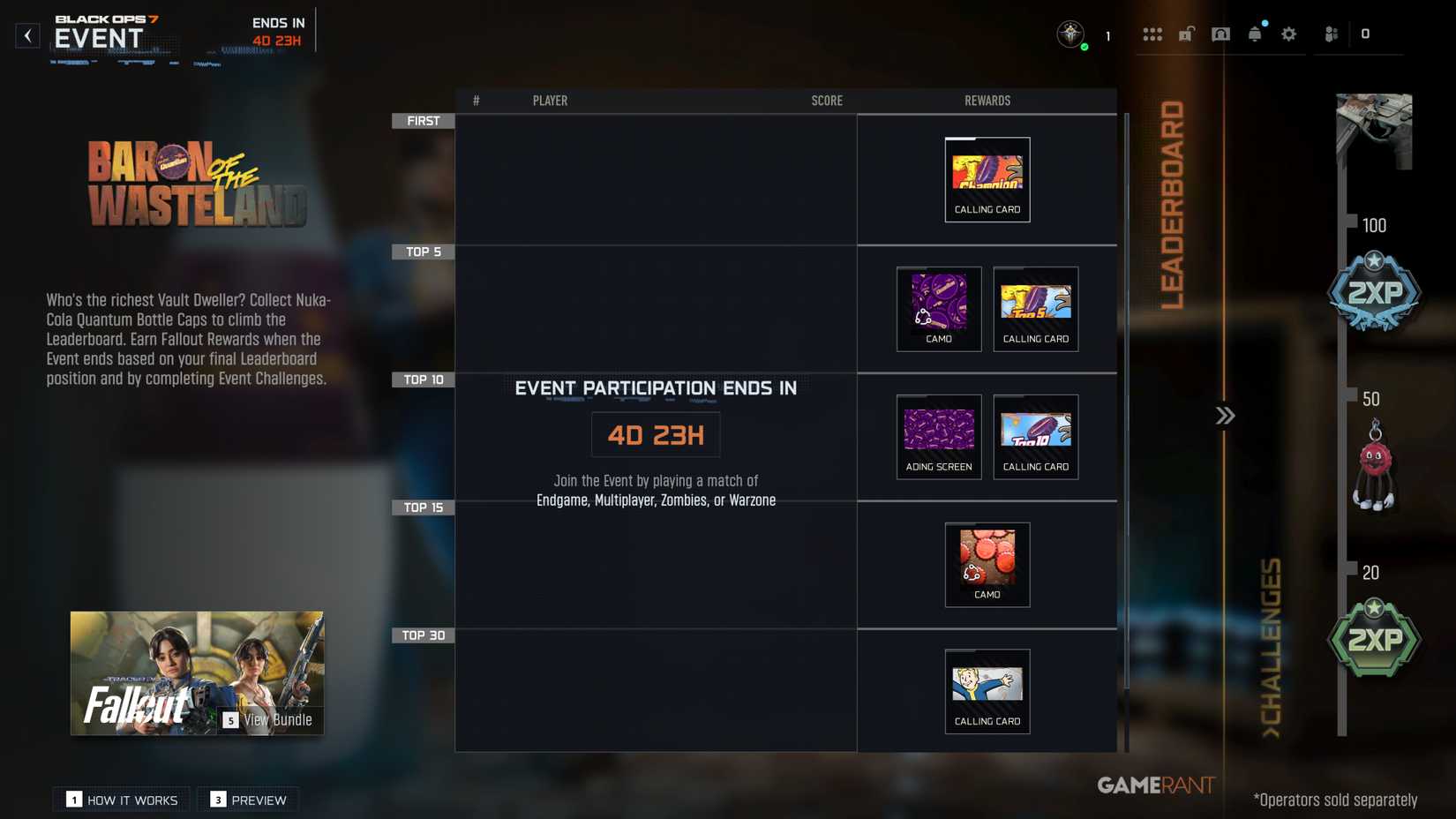Click the Top 15 red caps Camo

pos(987,564)
